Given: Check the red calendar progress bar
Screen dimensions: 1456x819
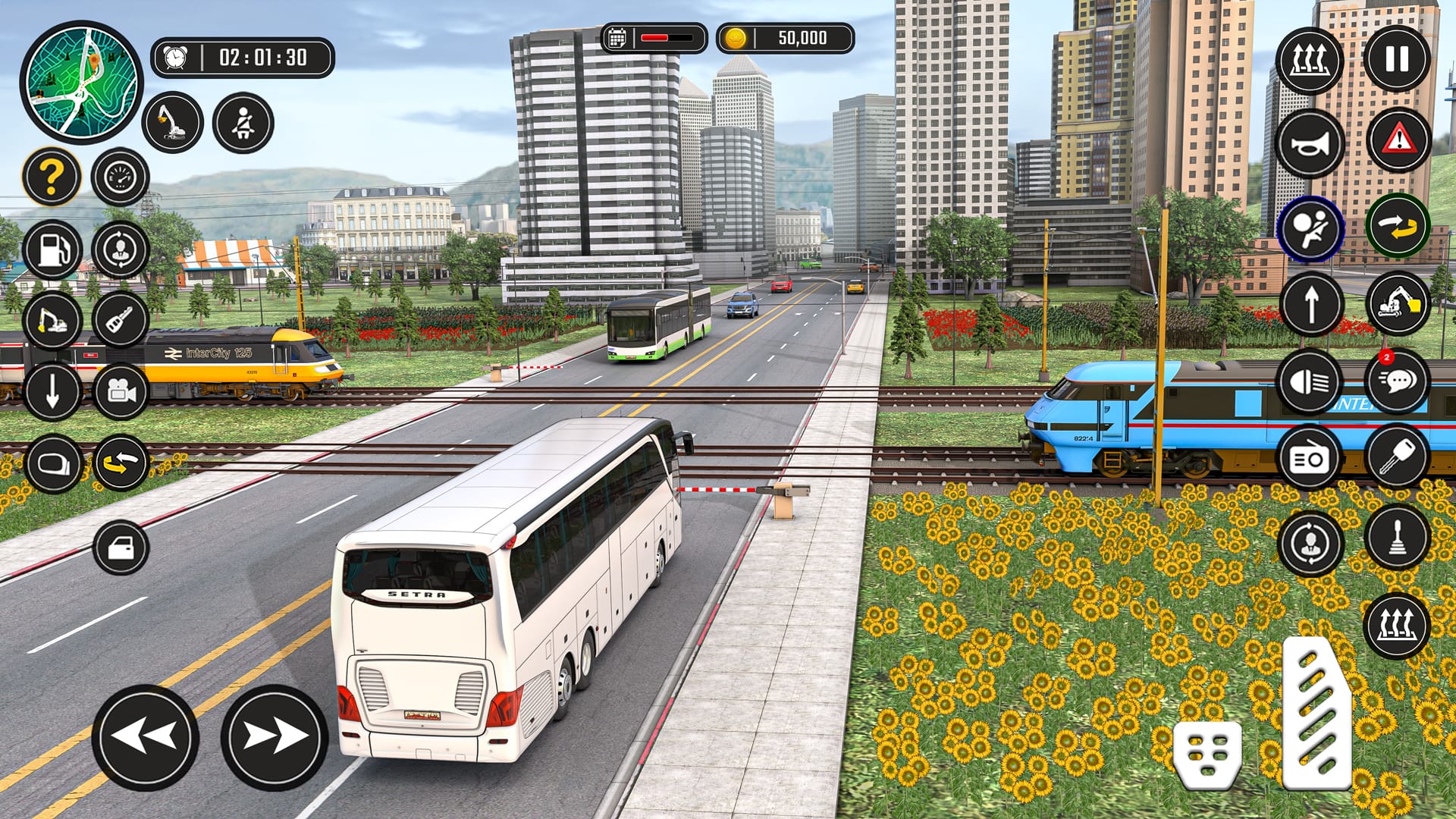Looking at the screenshot, I should coord(652,36).
